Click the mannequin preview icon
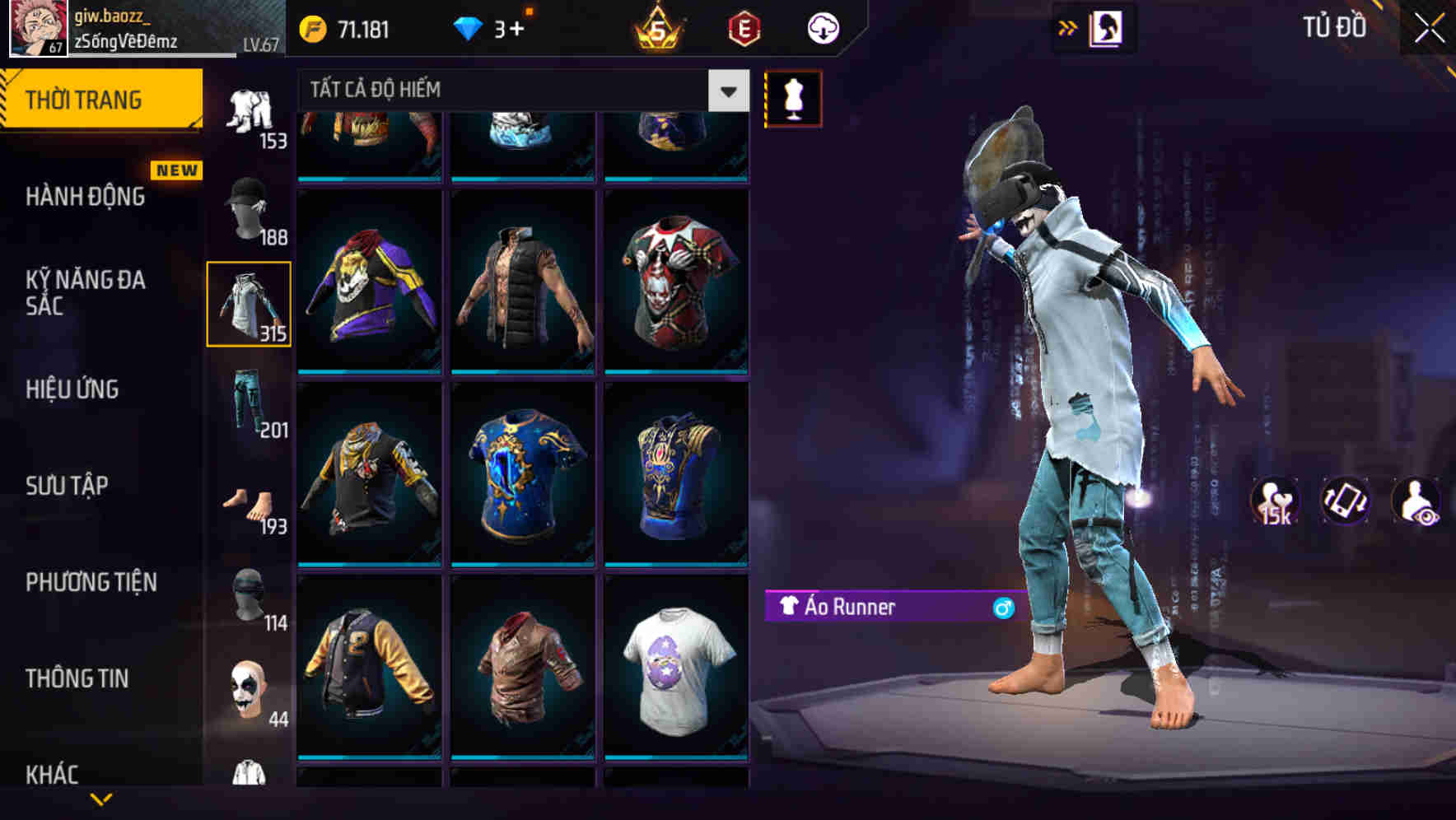 793,97
